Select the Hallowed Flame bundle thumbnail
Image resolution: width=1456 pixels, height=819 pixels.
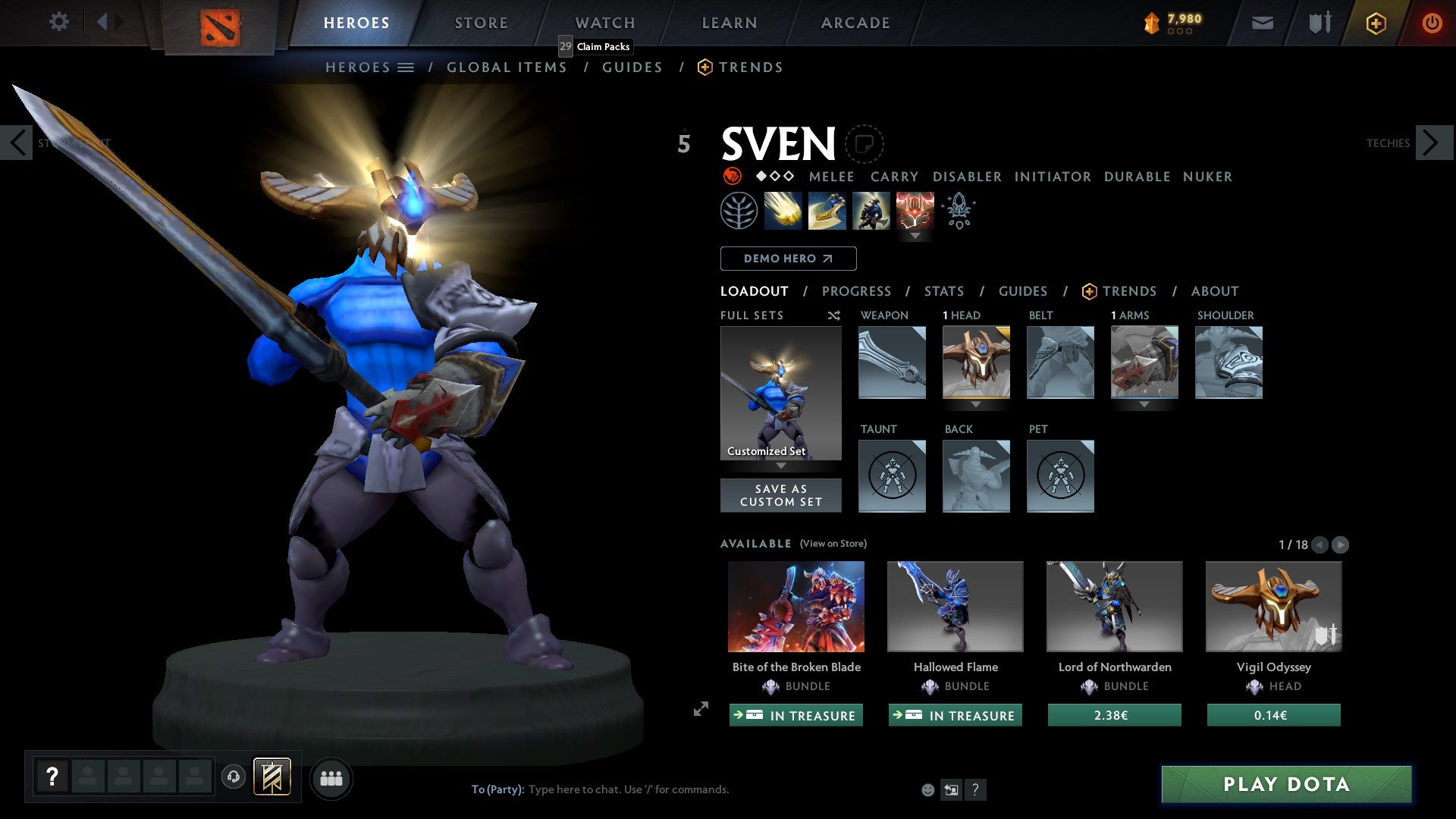pyautogui.click(x=955, y=606)
